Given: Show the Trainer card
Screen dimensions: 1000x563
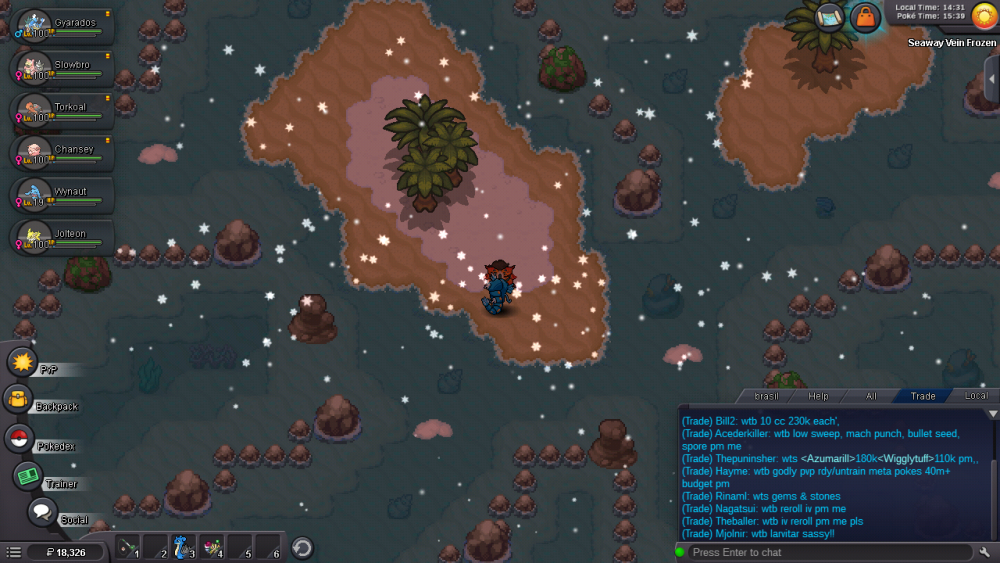Looking at the screenshot, I should [x=28, y=475].
